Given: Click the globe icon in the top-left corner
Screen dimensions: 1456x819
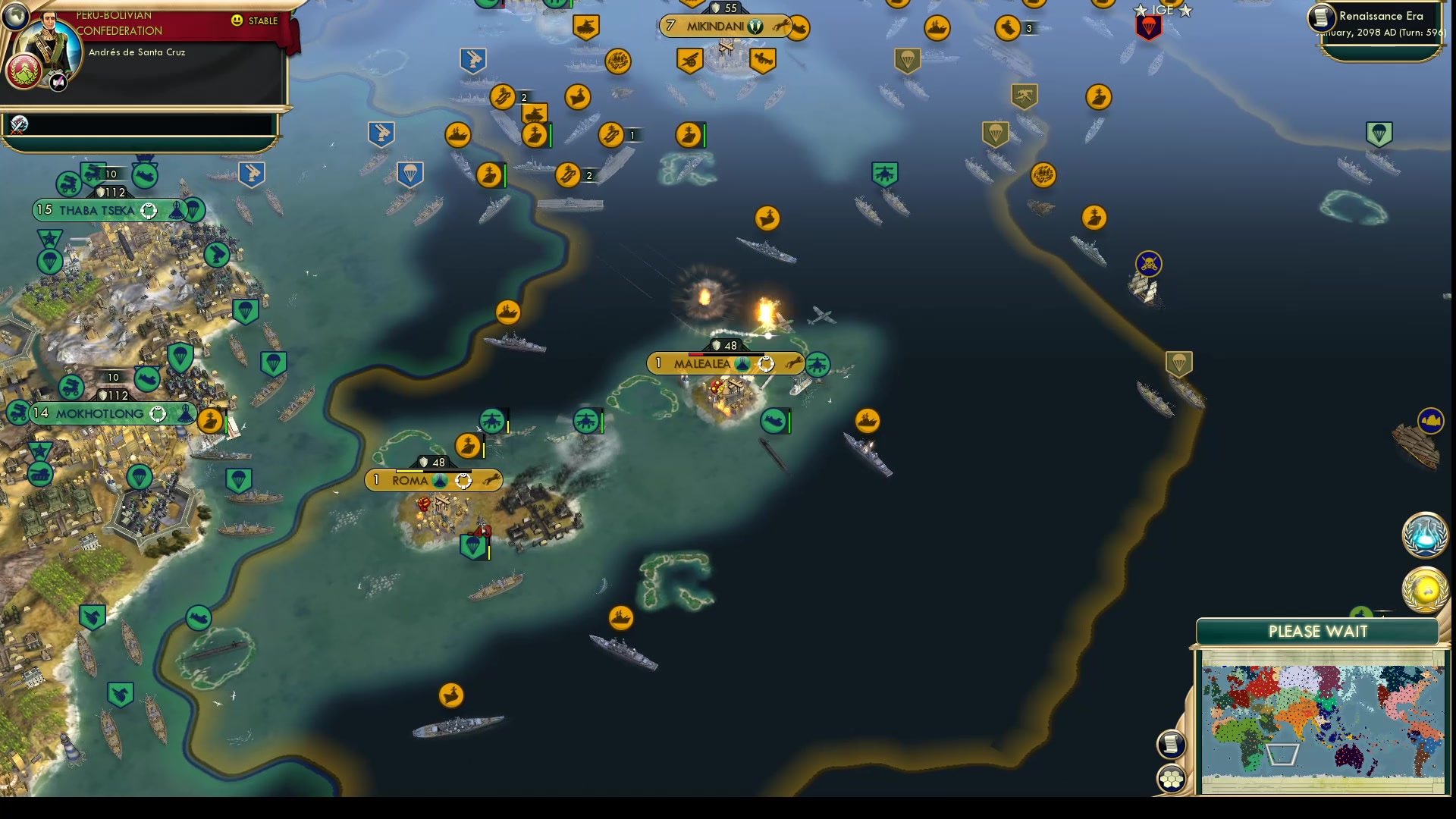Looking at the screenshot, I should tap(15, 17).
